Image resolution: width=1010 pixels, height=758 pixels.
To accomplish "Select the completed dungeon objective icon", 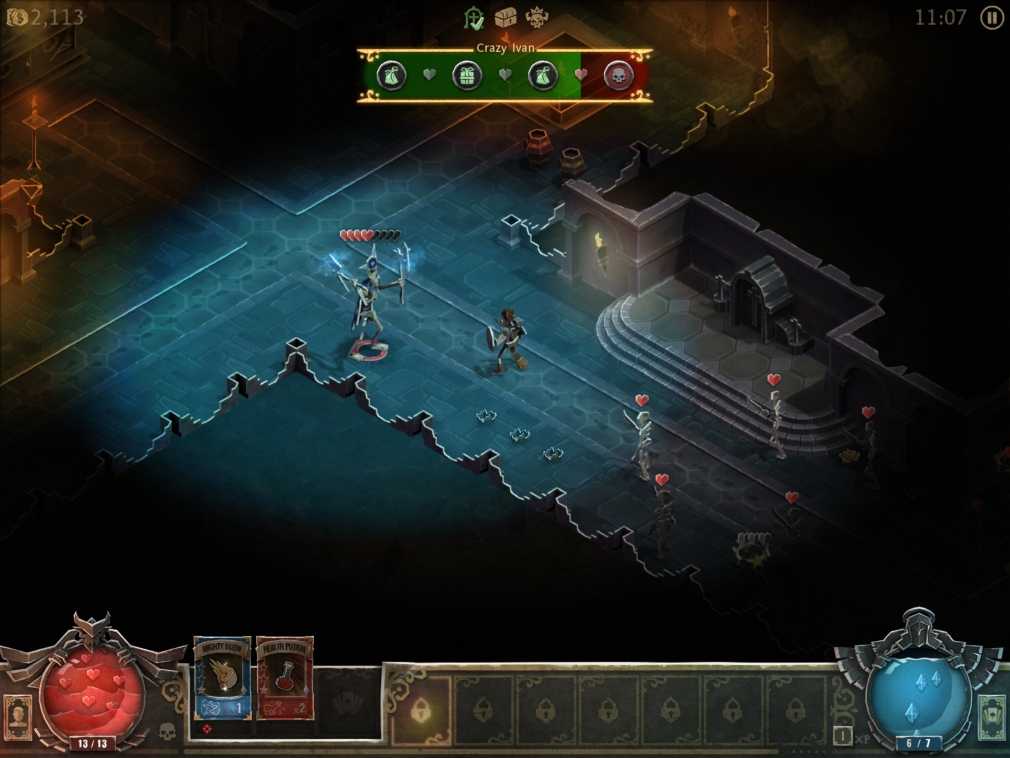I will [x=475, y=17].
